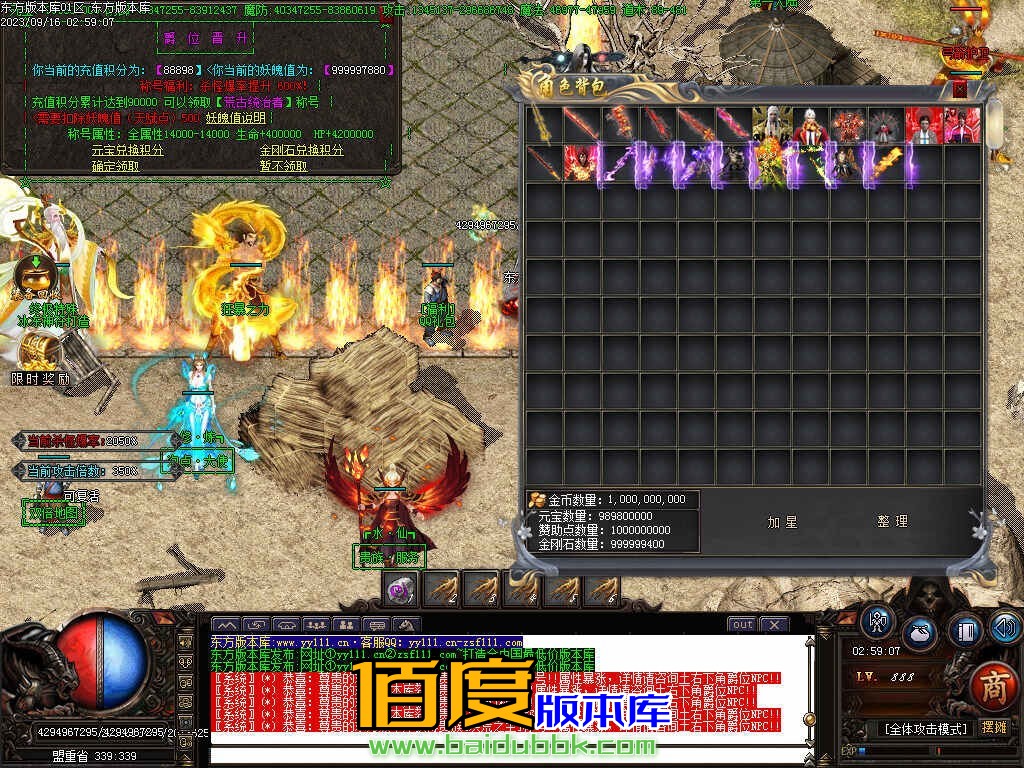The width and height of the screenshot is (1024, 768).
Task: Open the red 商 shop button
Action: 993,685
